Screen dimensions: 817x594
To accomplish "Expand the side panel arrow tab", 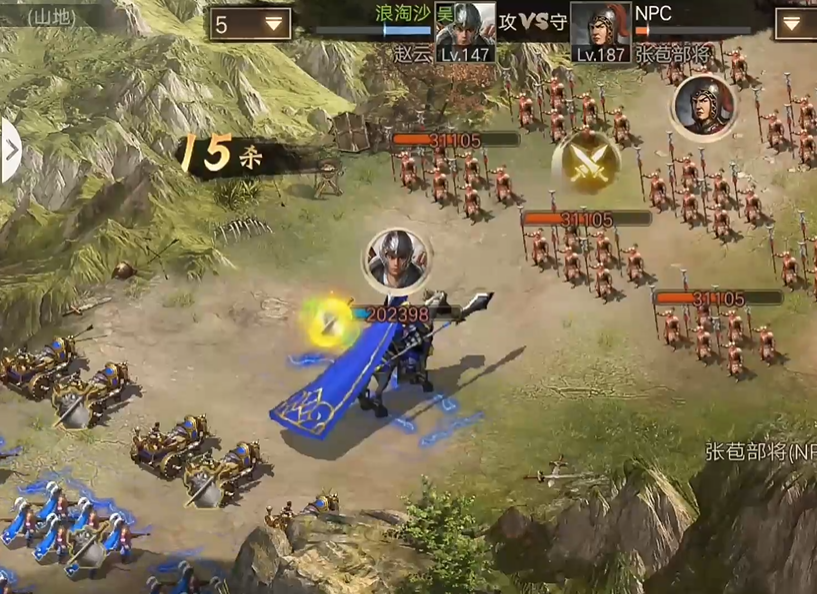I will [10, 151].
